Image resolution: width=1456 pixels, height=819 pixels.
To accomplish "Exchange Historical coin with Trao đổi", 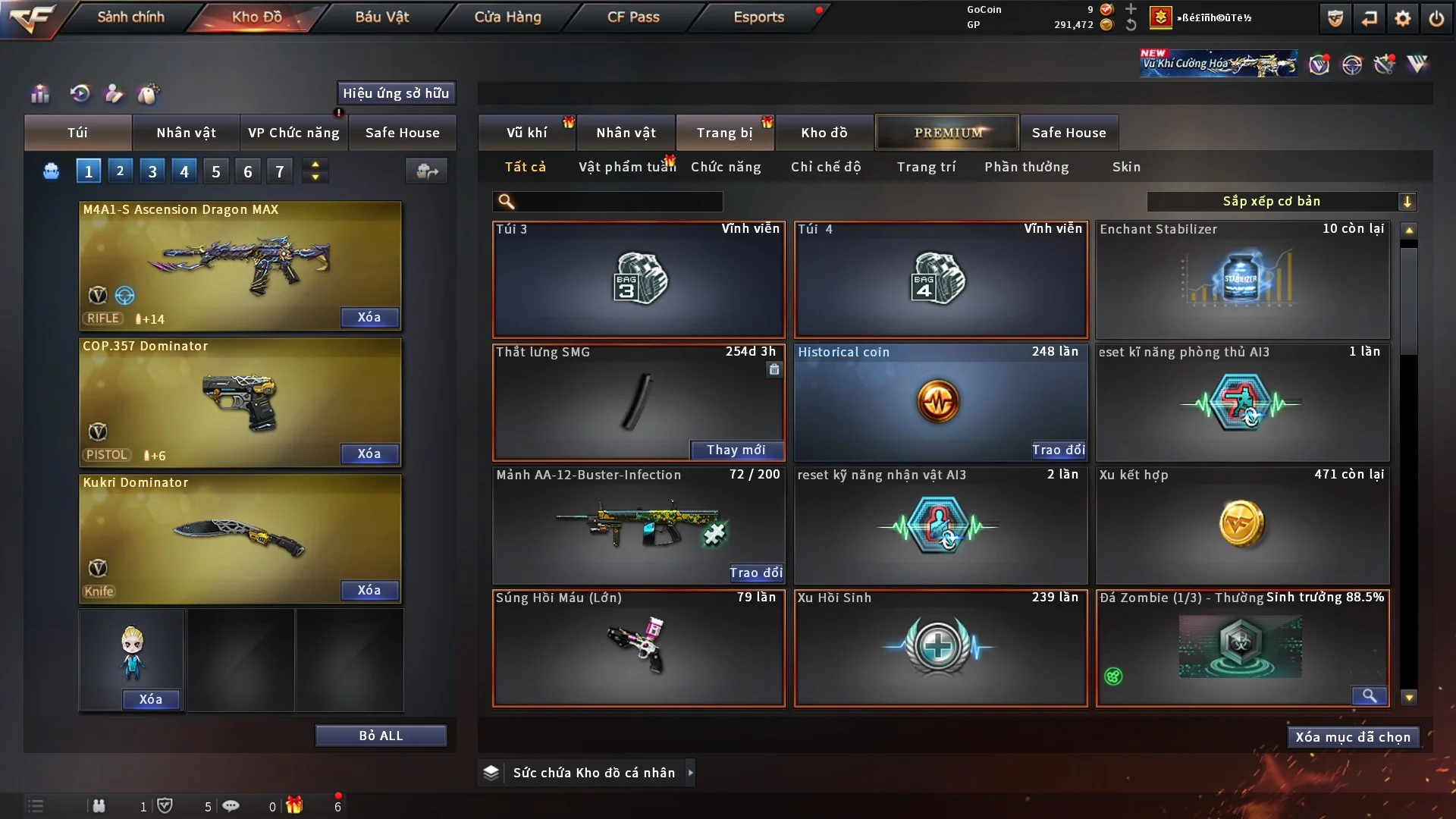I will 1058,450.
